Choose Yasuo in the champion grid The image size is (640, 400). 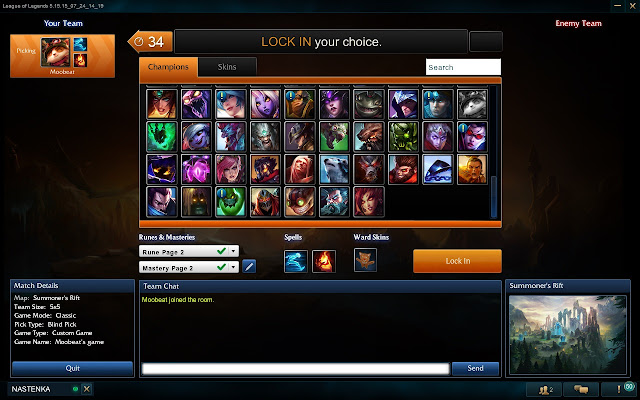(x=163, y=200)
